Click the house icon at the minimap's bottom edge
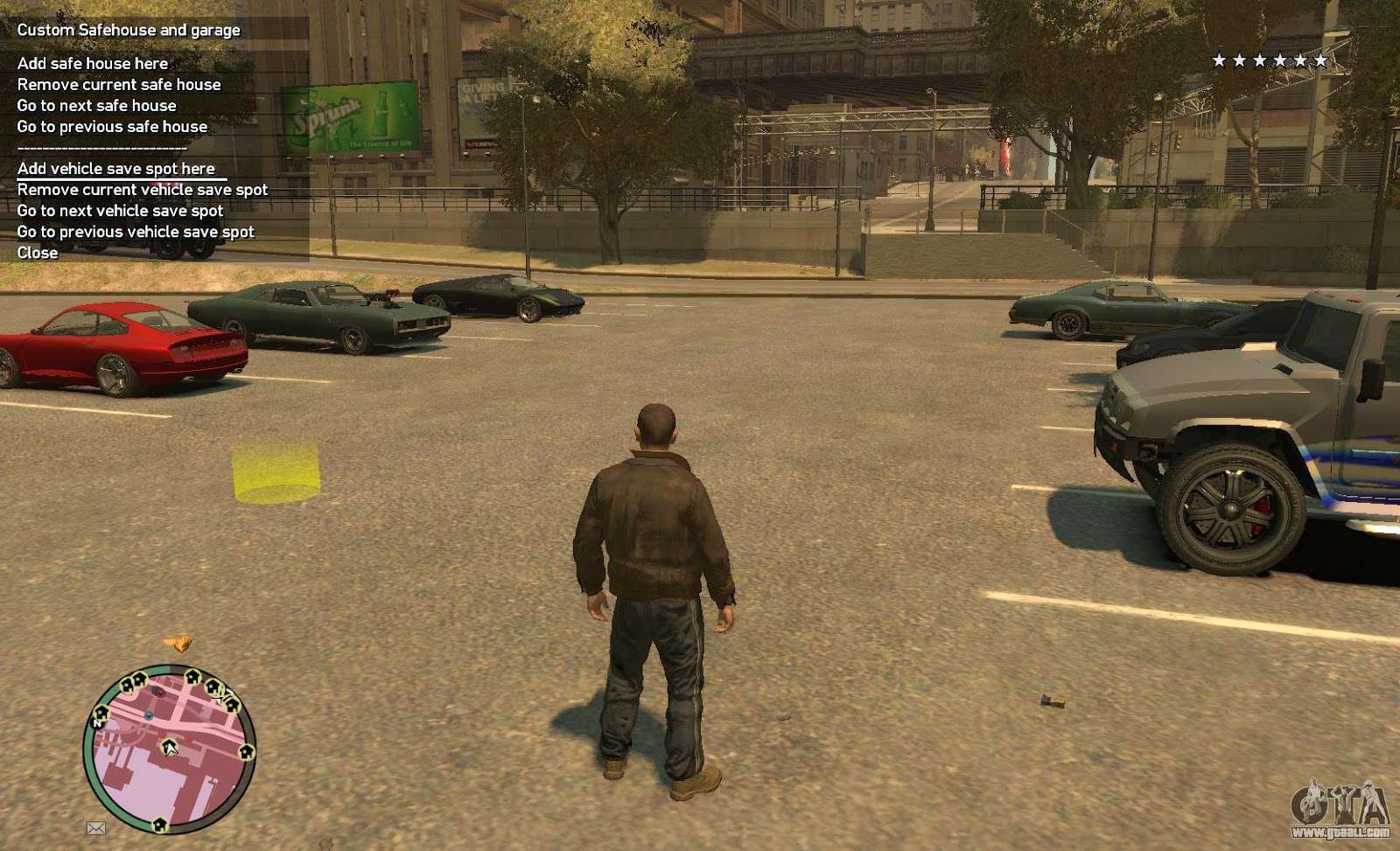 tap(160, 824)
